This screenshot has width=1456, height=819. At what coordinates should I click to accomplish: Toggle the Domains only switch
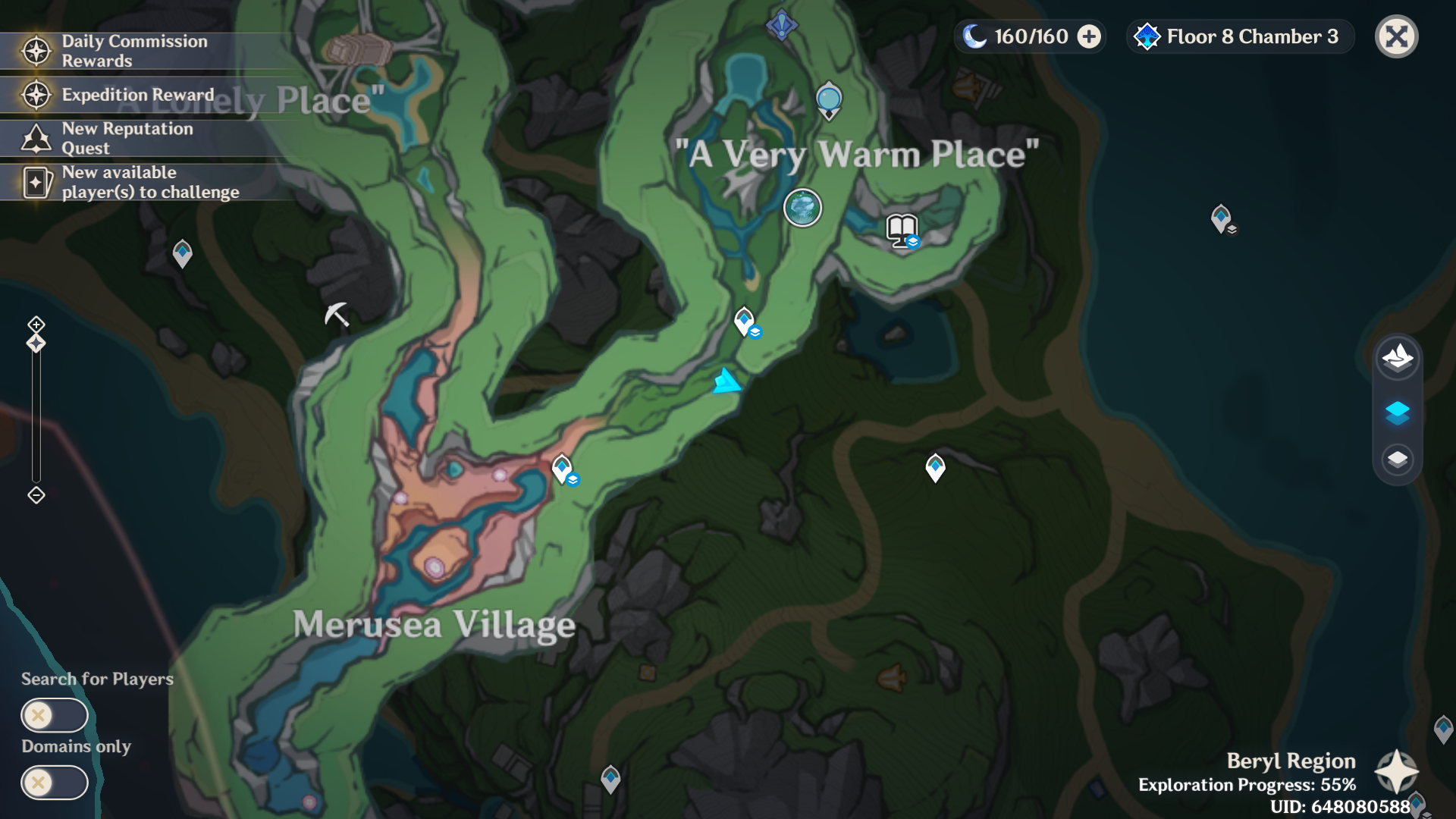[54, 783]
